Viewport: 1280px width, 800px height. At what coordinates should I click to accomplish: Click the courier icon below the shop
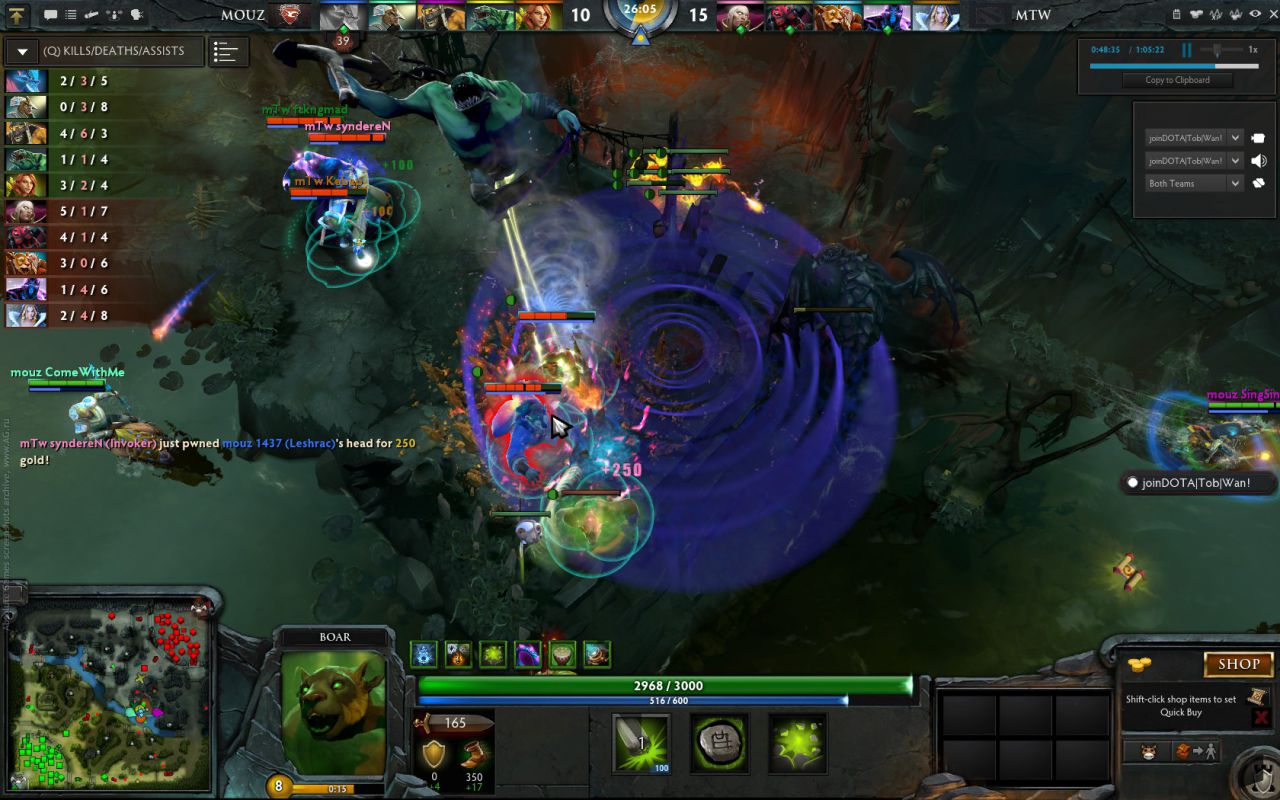click(x=1148, y=752)
